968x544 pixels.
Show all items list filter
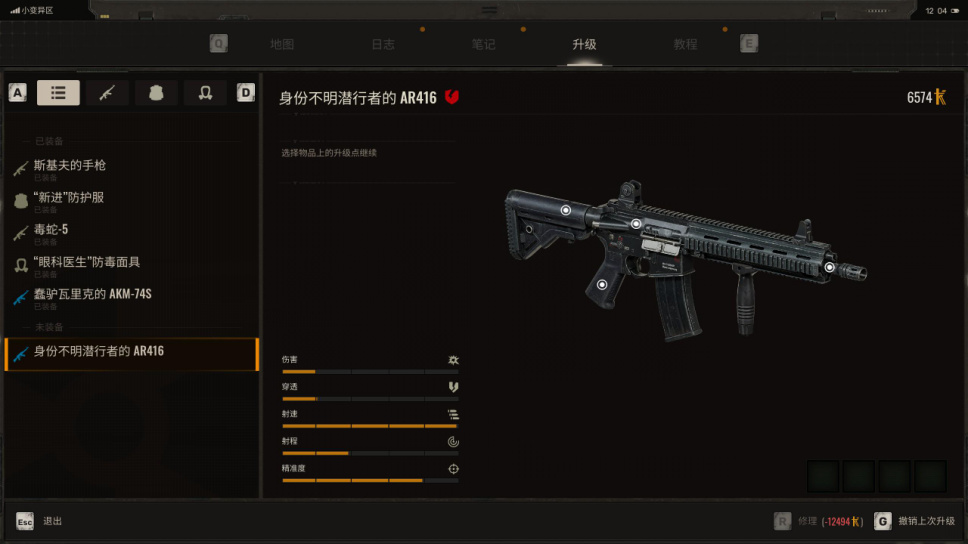pyautogui.click(x=58, y=93)
